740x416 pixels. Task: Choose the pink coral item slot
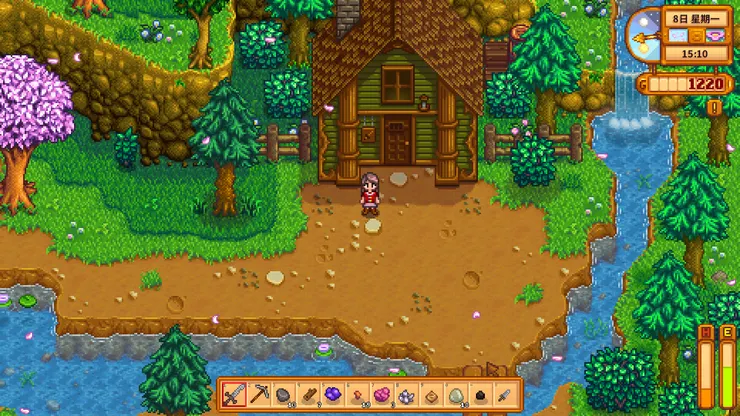click(x=381, y=394)
